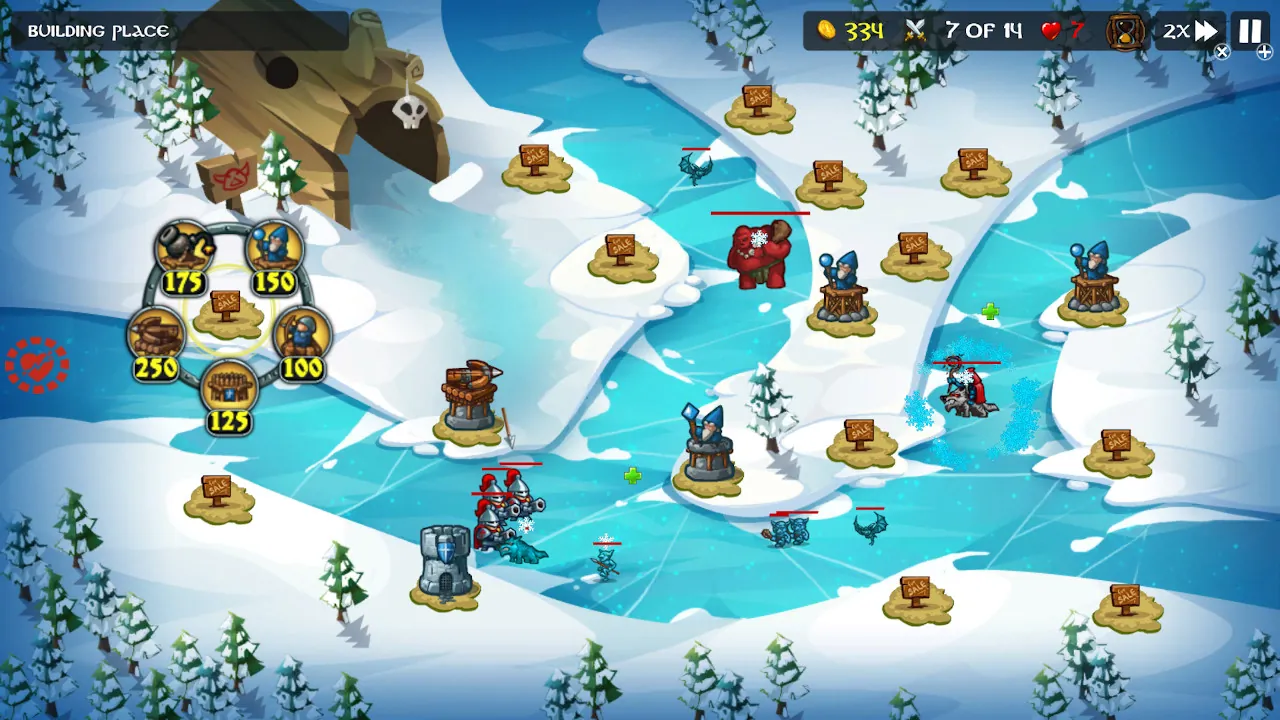This screenshot has height=720, width=1280.
Task: Click the plus button below the pause button
Action: (x=1263, y=52)
